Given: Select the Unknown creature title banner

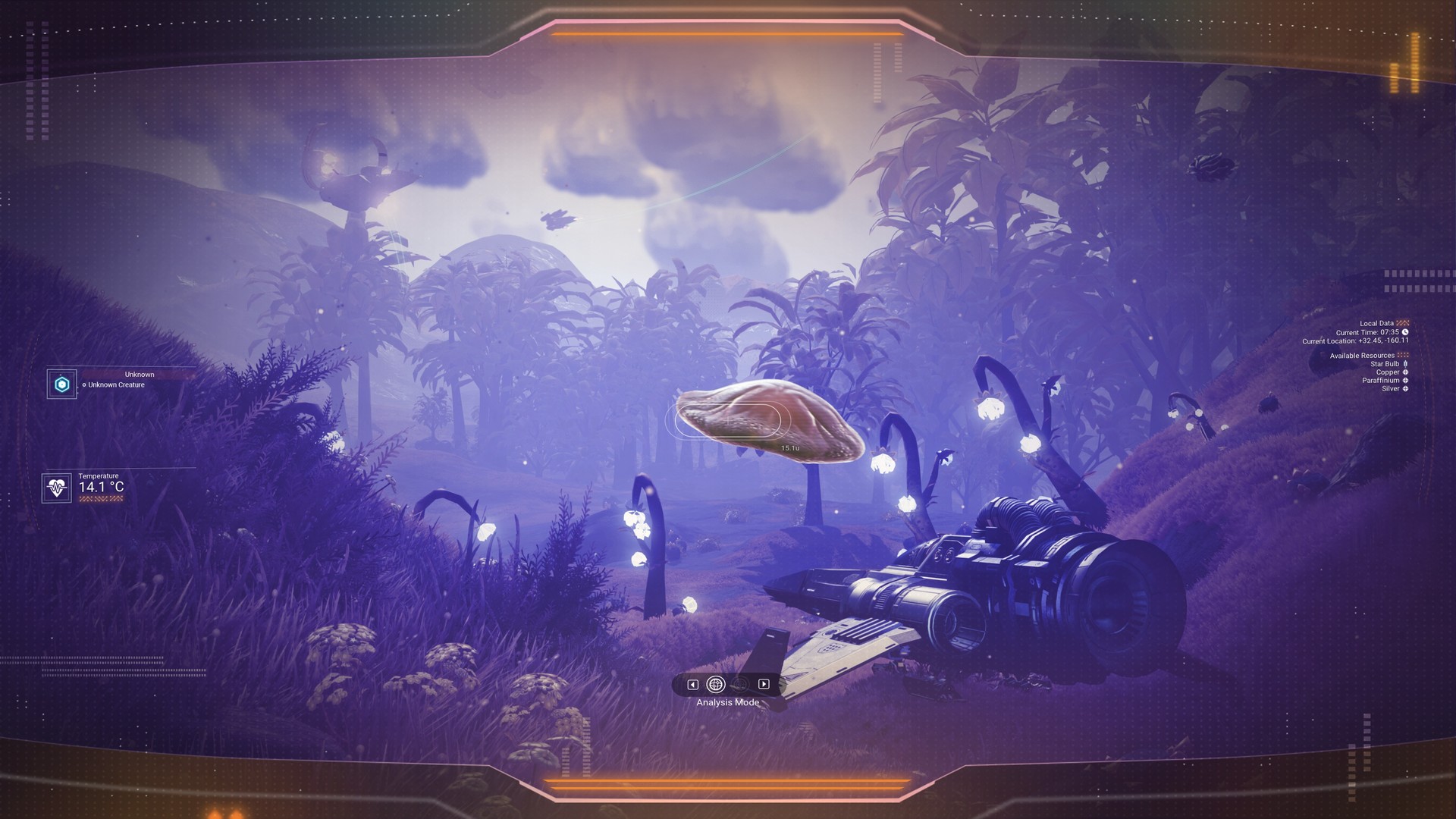Looking at the screenshot, I should 139,374.
